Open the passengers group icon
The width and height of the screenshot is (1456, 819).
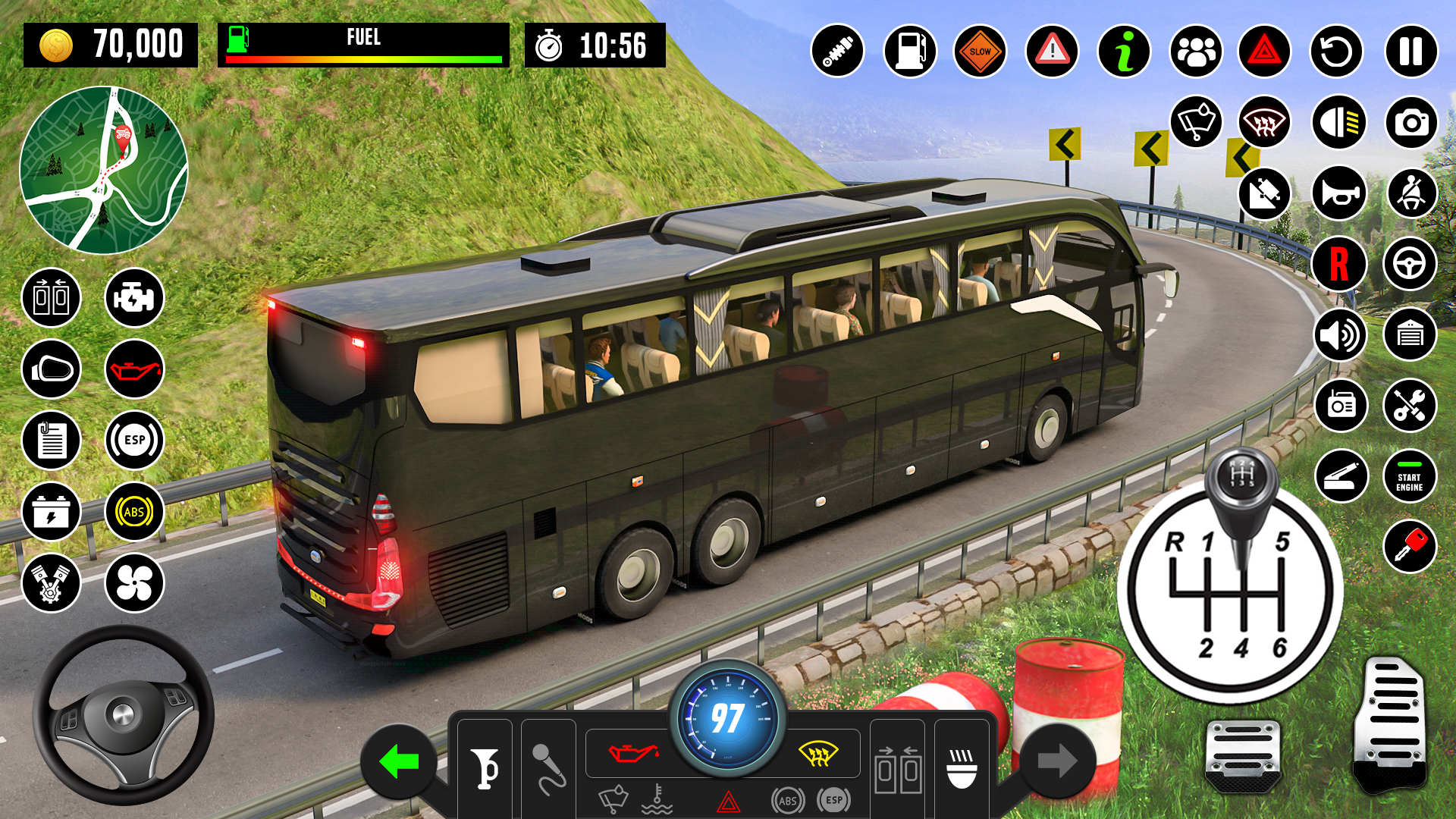pos(1196,52)
